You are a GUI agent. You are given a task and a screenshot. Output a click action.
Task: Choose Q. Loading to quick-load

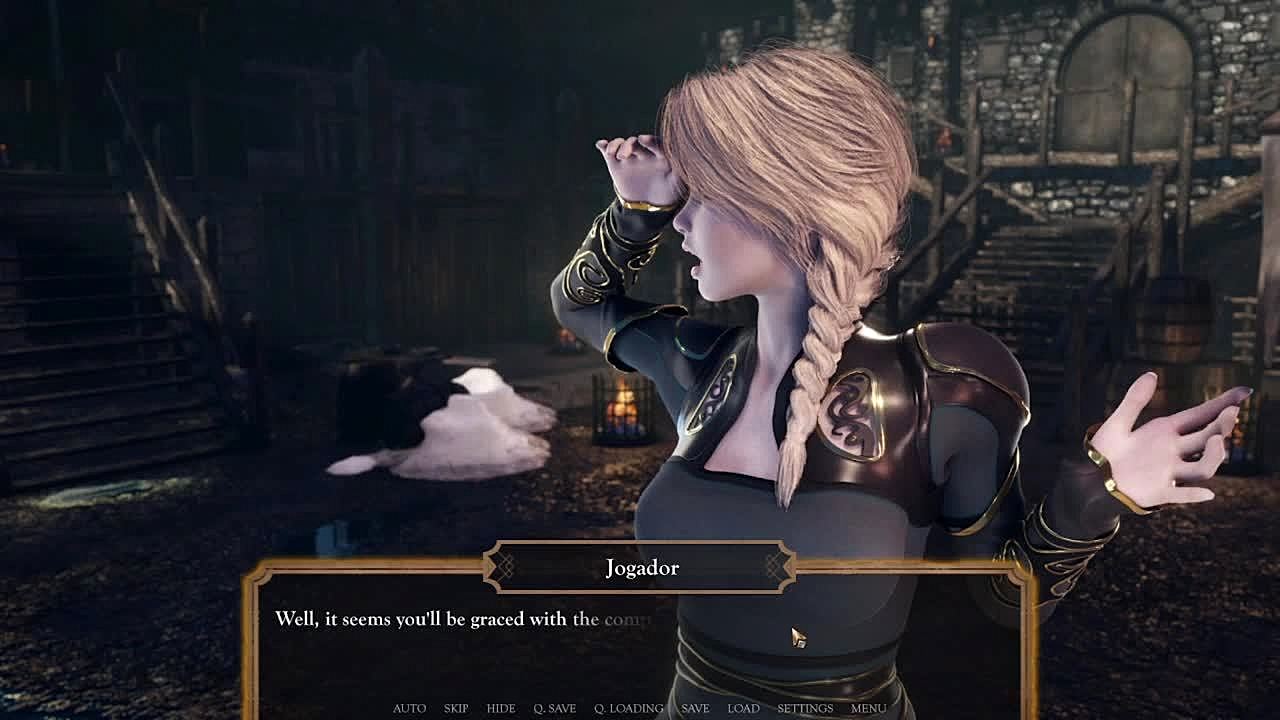click(628, 708)
